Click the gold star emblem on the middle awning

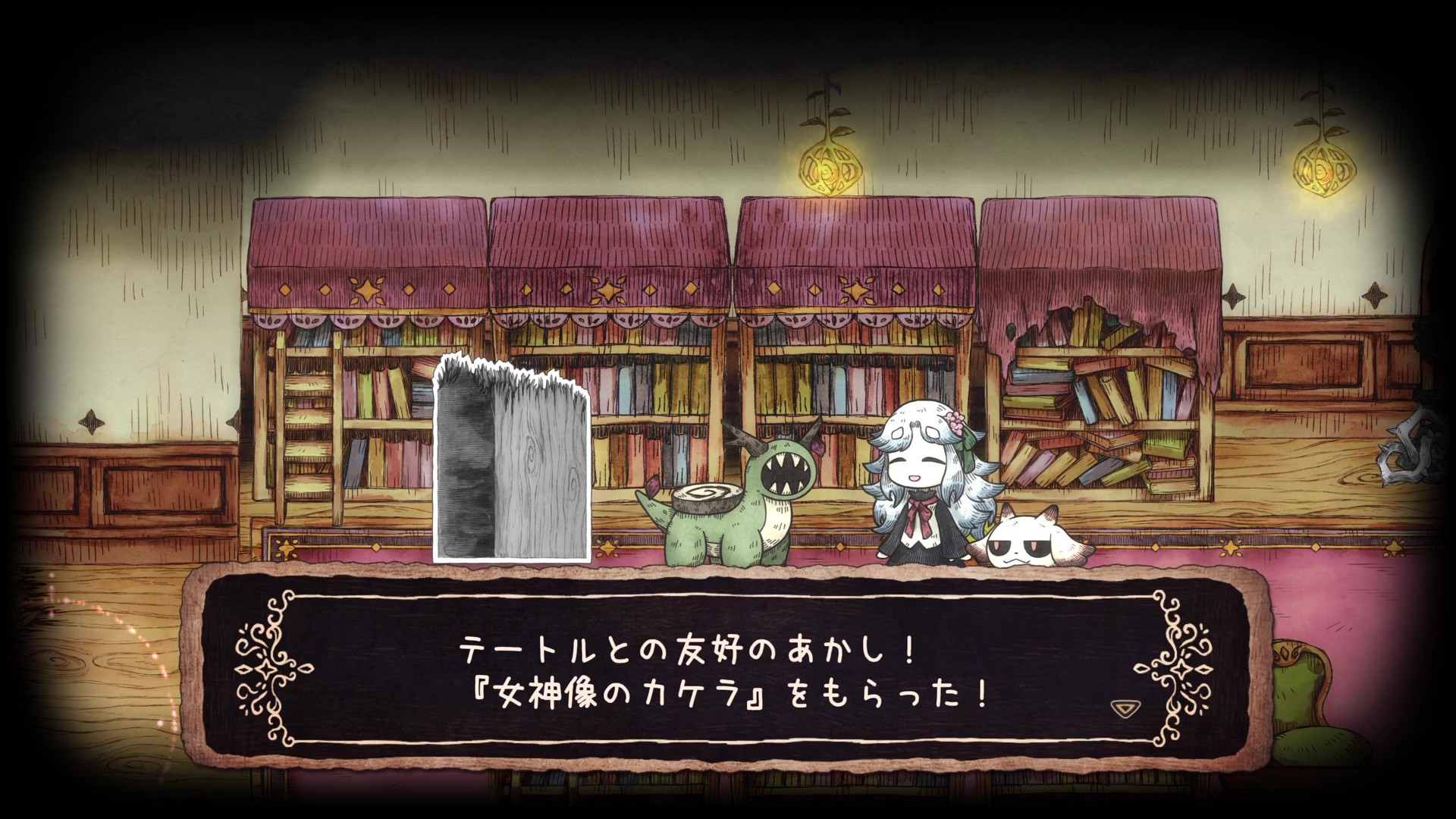coord(855,288)
